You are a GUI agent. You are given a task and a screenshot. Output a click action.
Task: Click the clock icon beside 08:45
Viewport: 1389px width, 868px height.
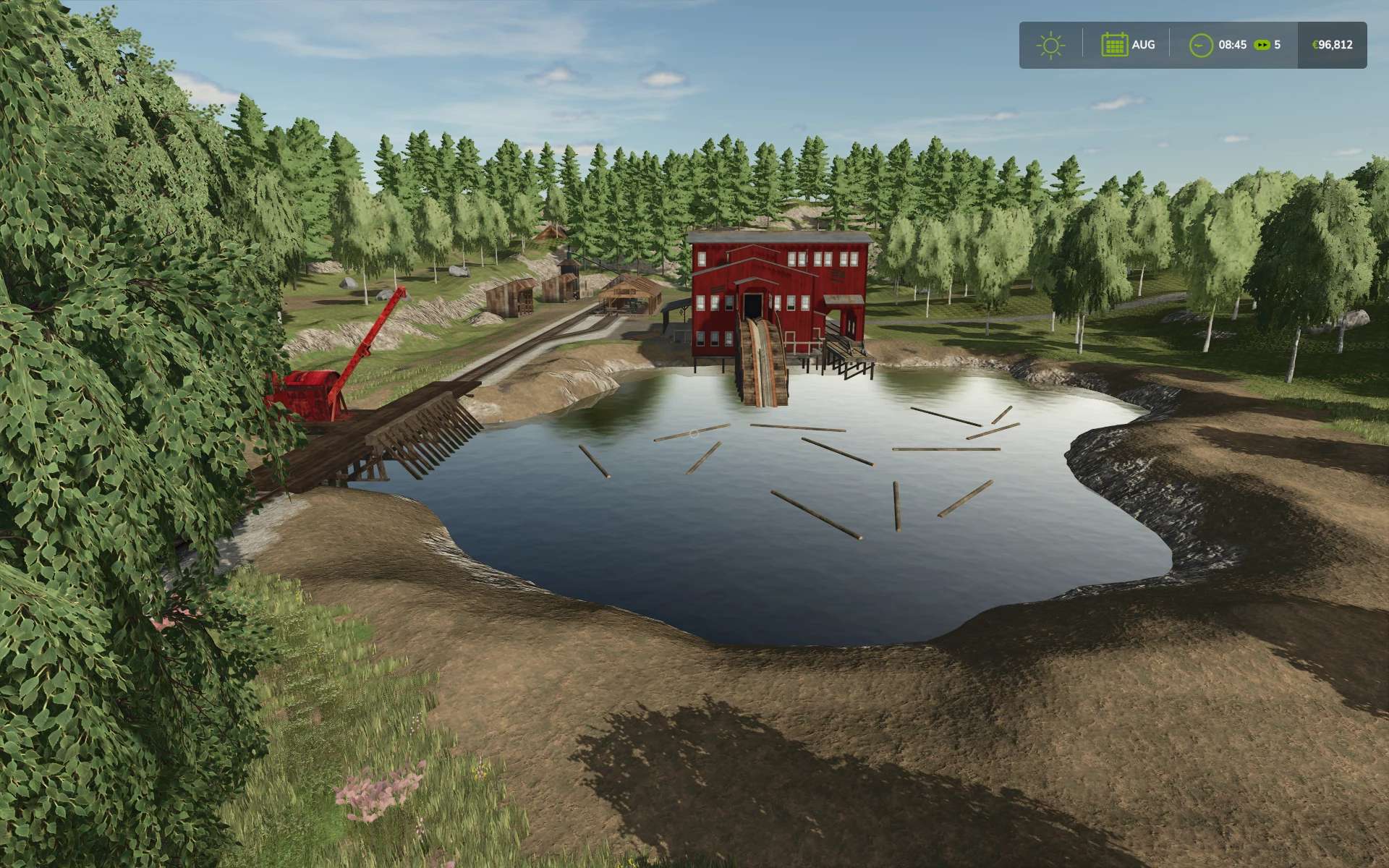click(1201, 46)
